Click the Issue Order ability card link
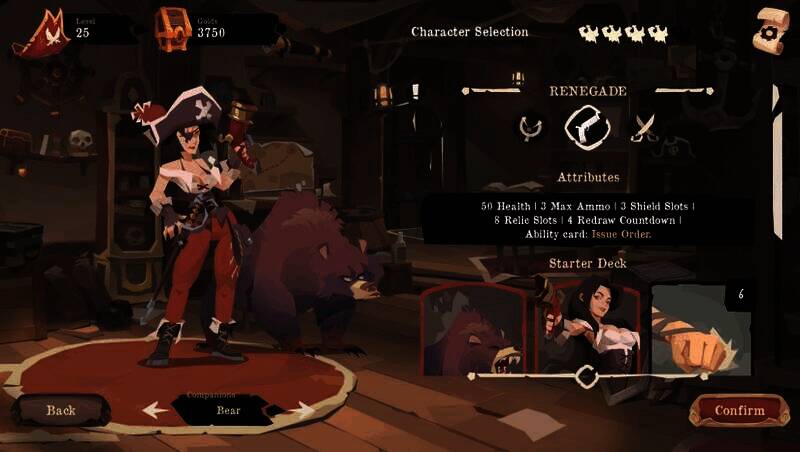This screenshot has width=800, height=452. 621,234
